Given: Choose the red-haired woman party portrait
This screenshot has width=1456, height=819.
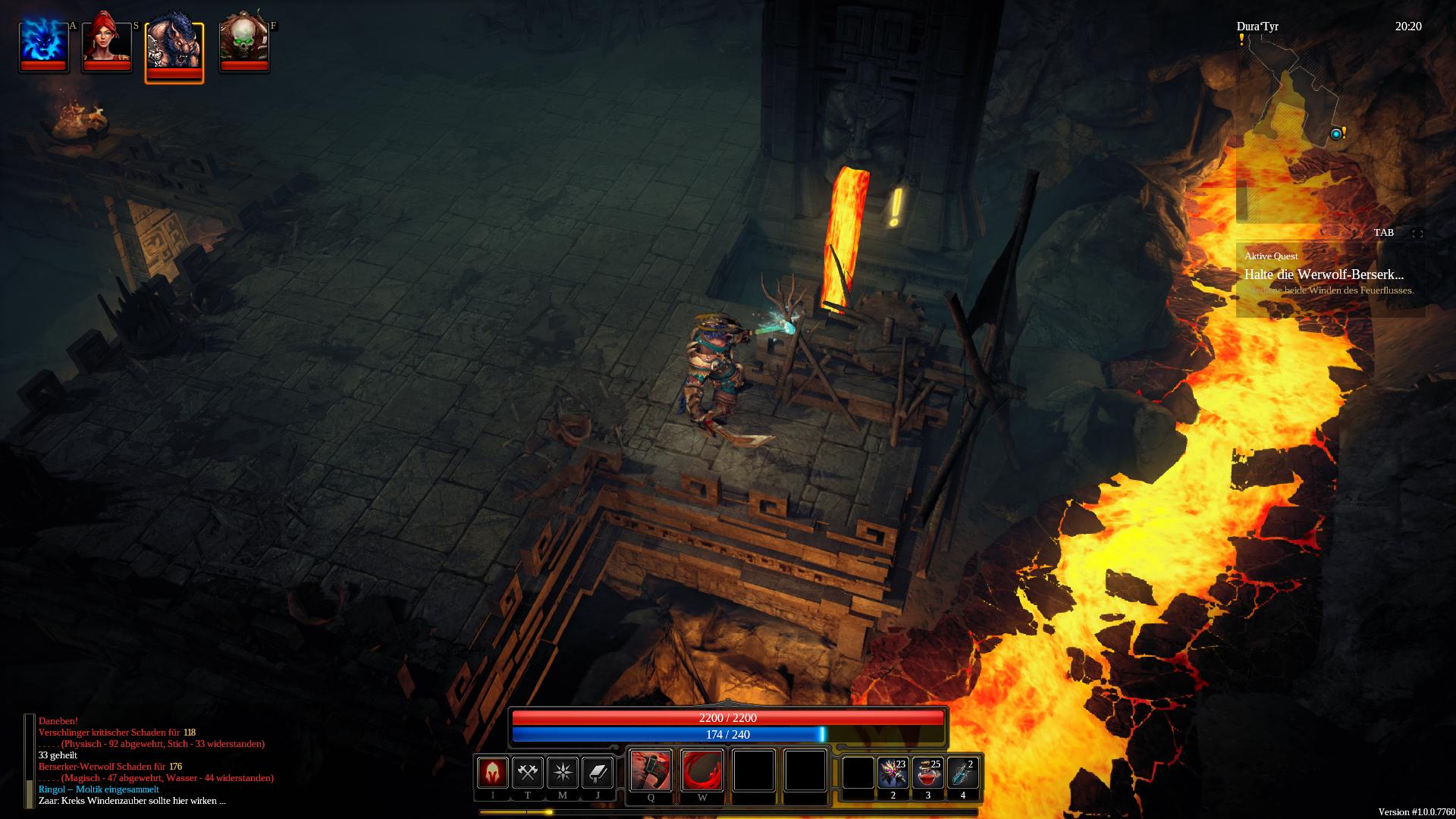Looking at the screenshot, I should pyautogui.click(x=106, y=43).
